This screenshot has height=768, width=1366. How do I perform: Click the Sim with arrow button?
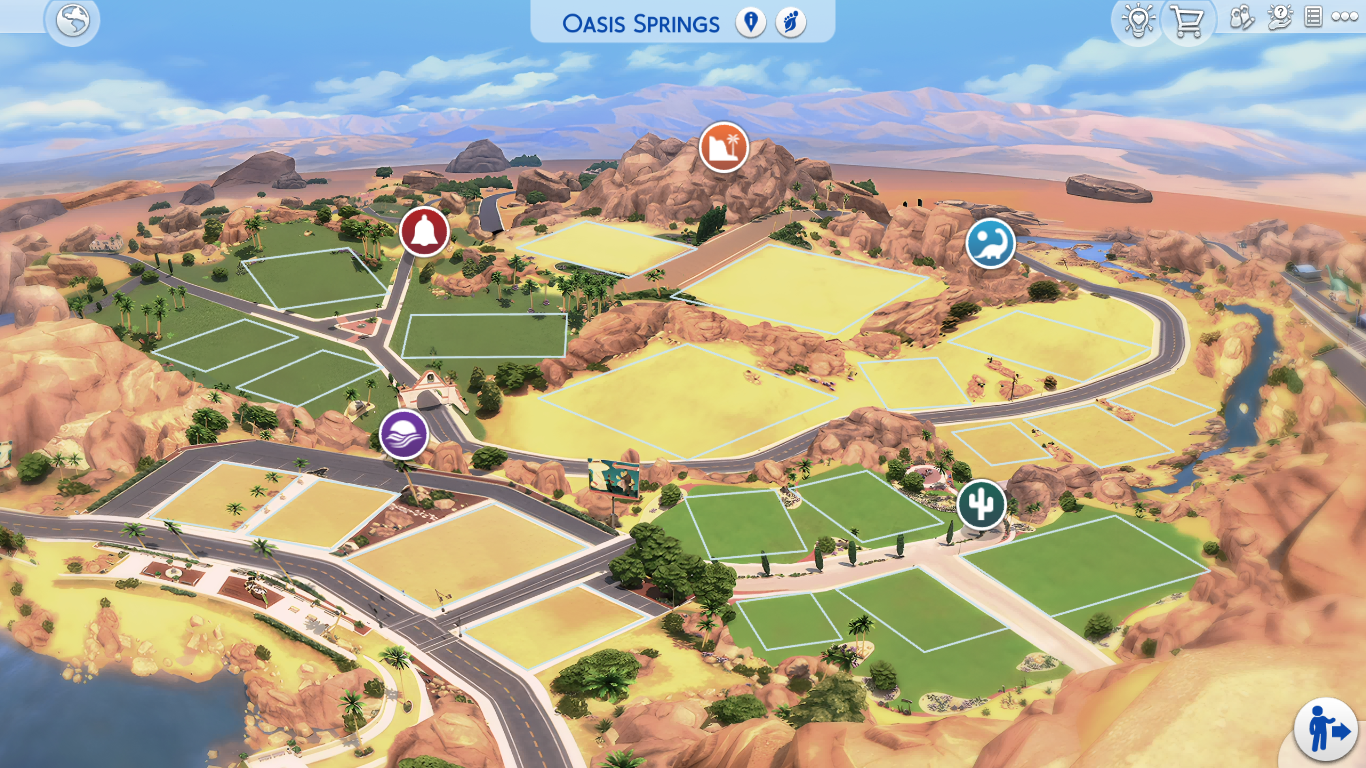click(1325, 729)
